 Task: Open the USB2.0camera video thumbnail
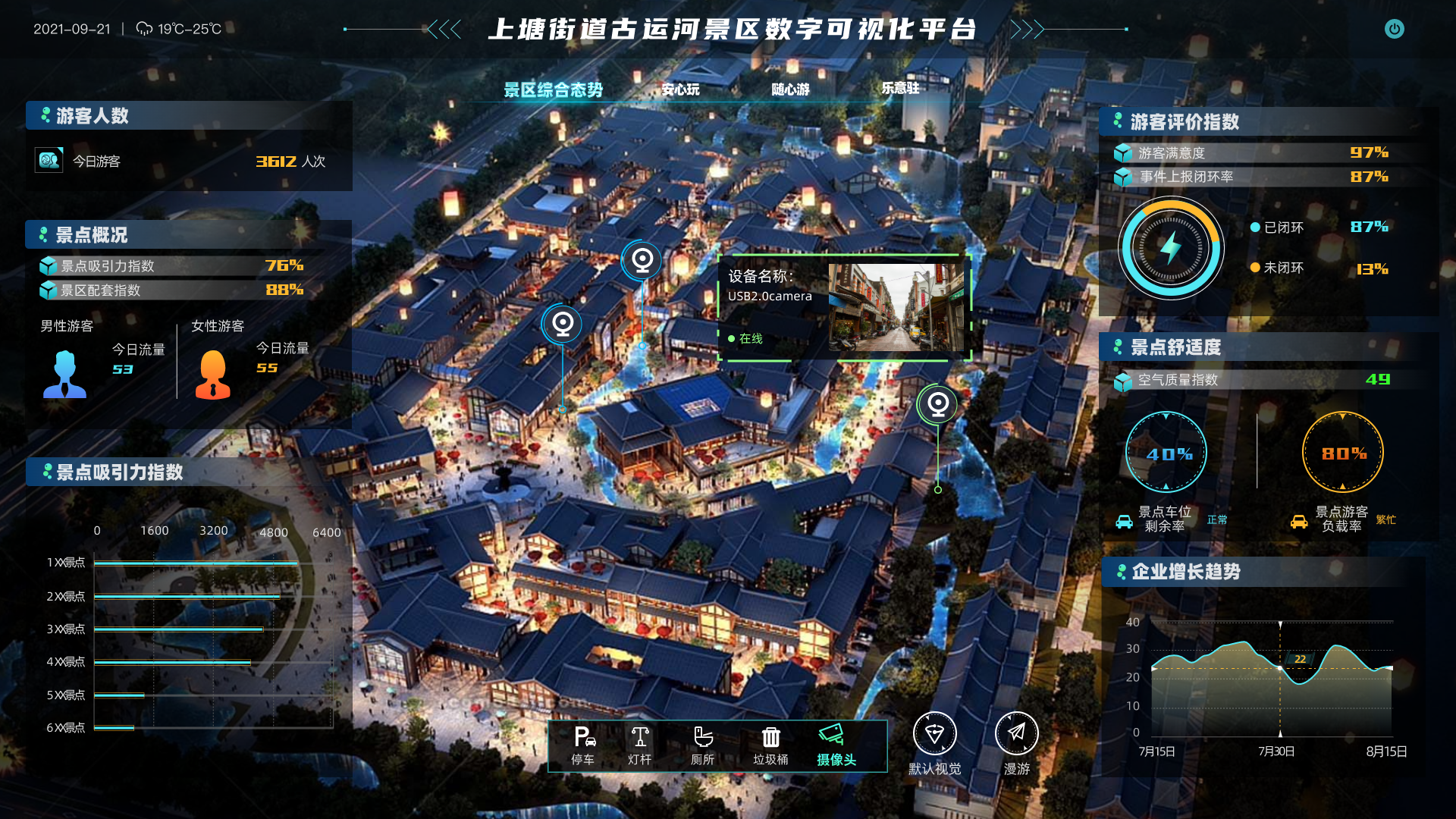[896, 307]
